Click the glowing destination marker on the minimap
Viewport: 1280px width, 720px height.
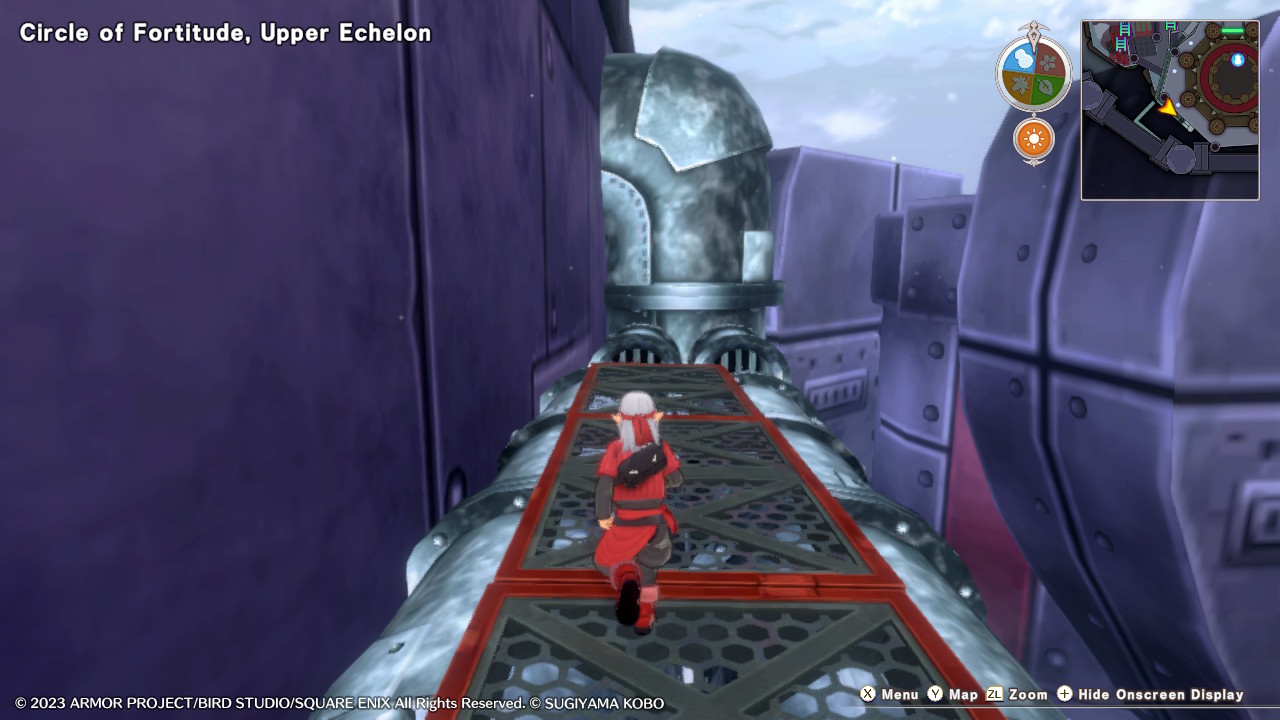click(1237, 60)
